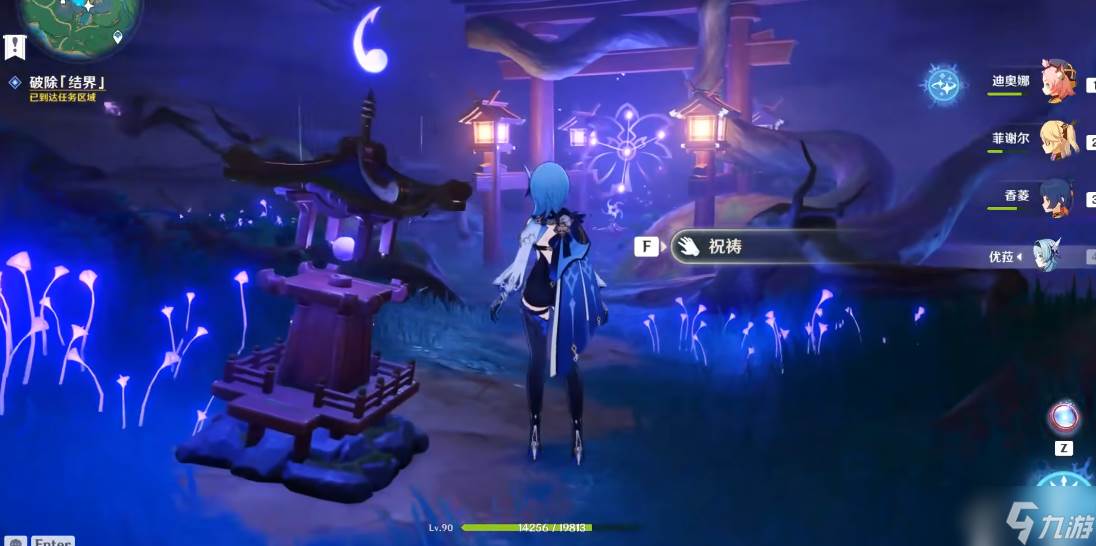The height and width of the screenshot is (546, 1096).
Task: Switch to party member 菲谢尔
Action: [x=1057, y=139]
